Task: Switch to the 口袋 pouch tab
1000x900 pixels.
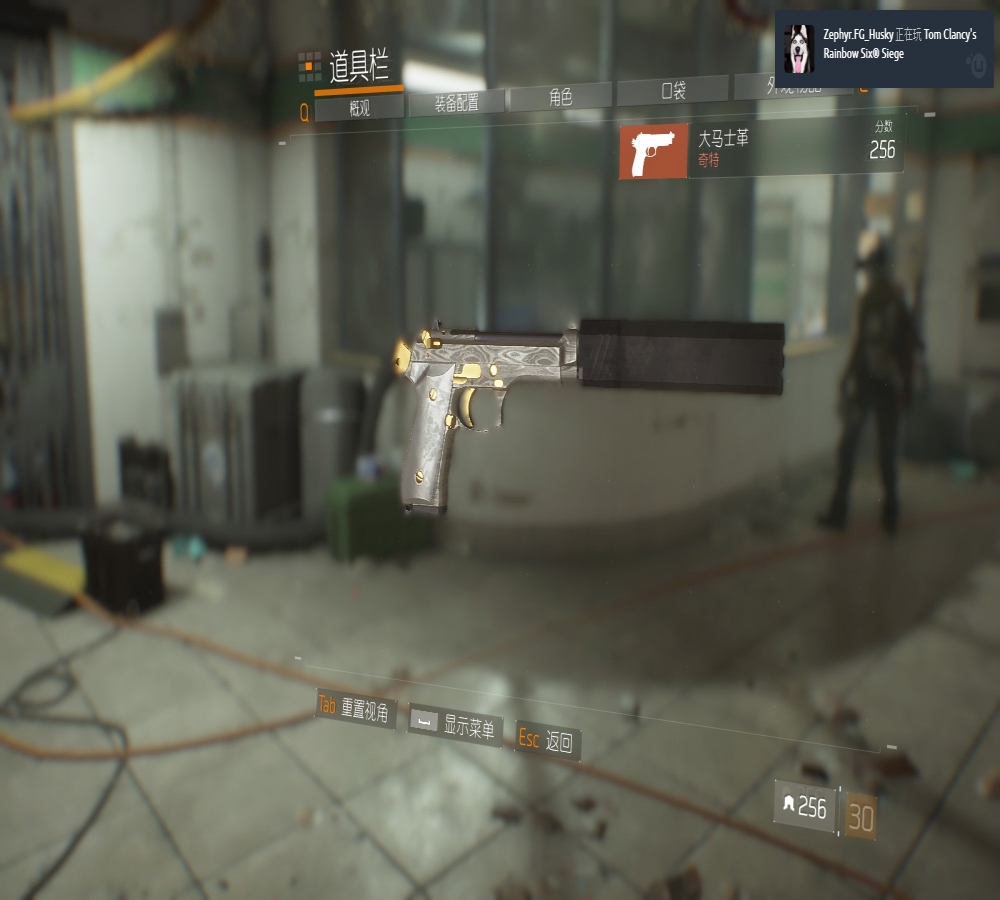Action: 674,91
